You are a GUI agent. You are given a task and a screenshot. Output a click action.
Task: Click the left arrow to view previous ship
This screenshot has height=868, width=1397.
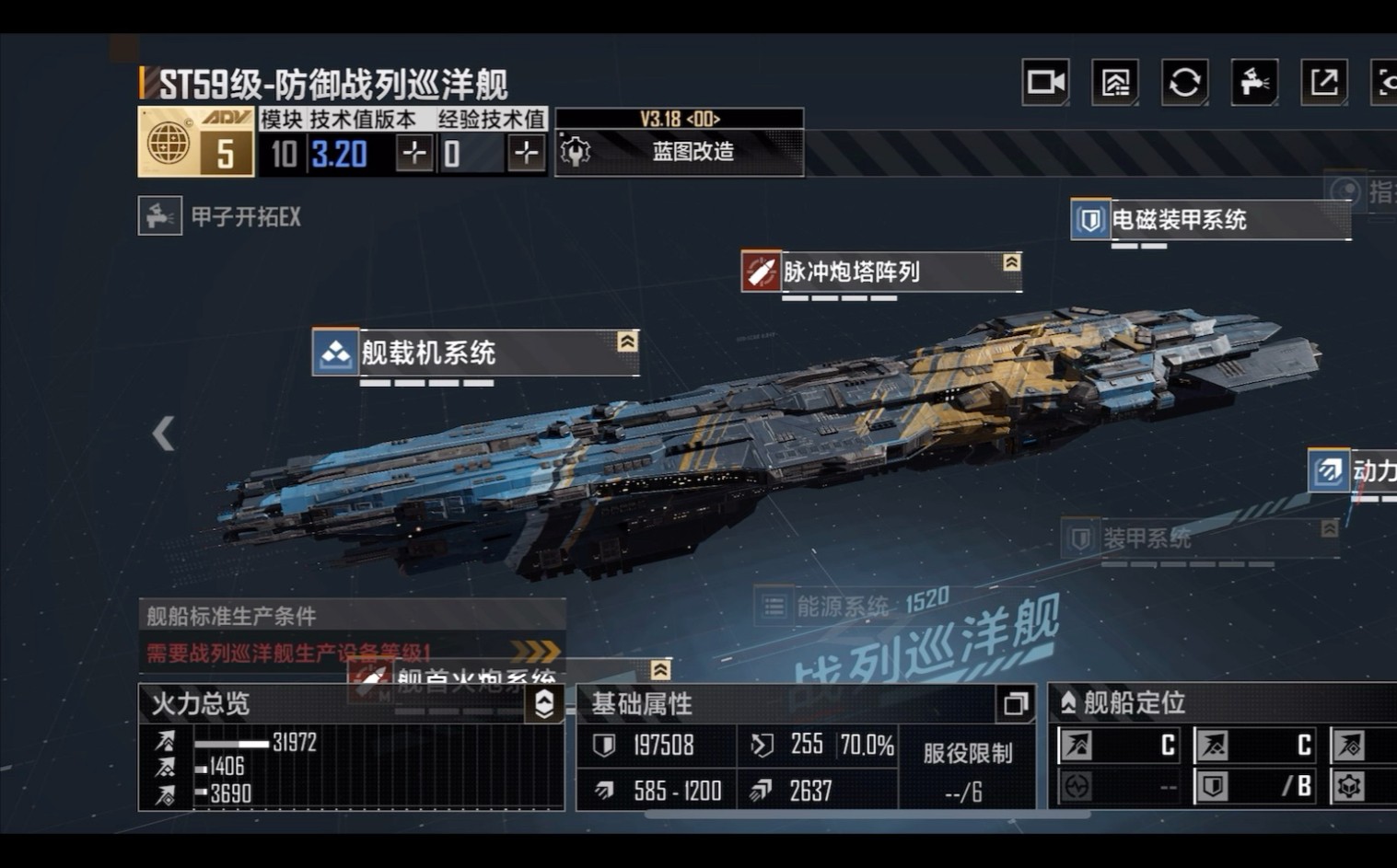[x=163, y=433]
